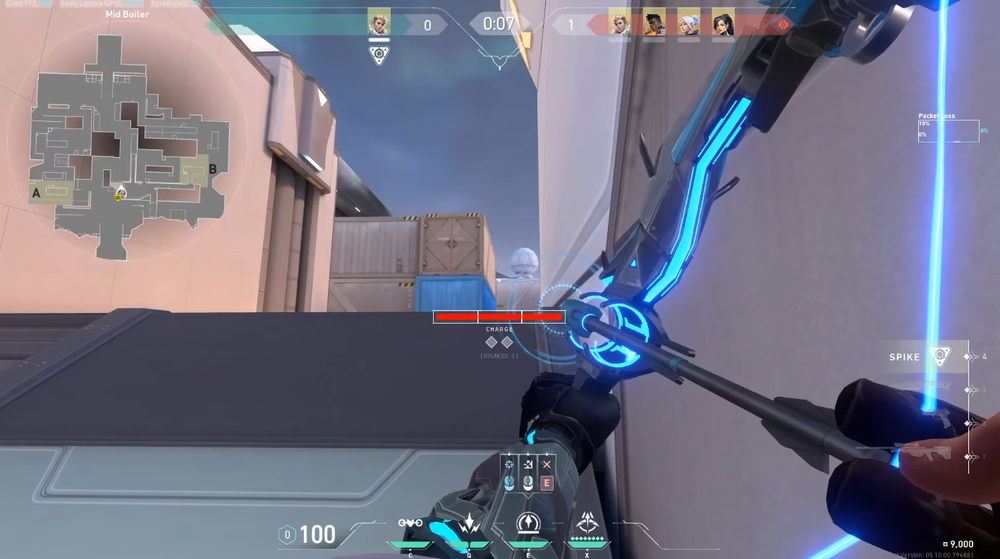This screenshot has width=1000, height=559.
Task: Activate the Shock Bolt ability icon
Action: click(469, 524)
